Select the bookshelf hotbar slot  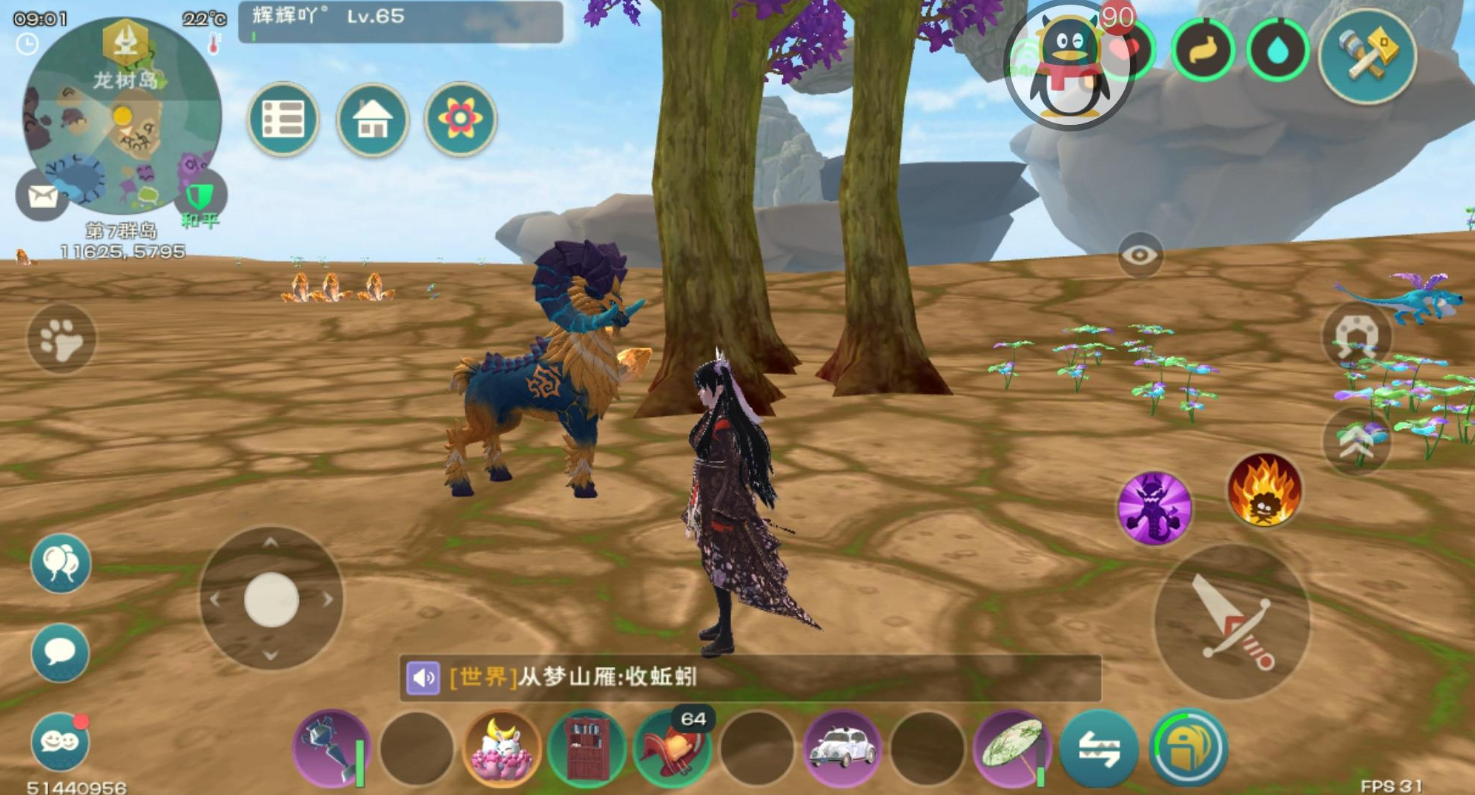coord(587,749)
